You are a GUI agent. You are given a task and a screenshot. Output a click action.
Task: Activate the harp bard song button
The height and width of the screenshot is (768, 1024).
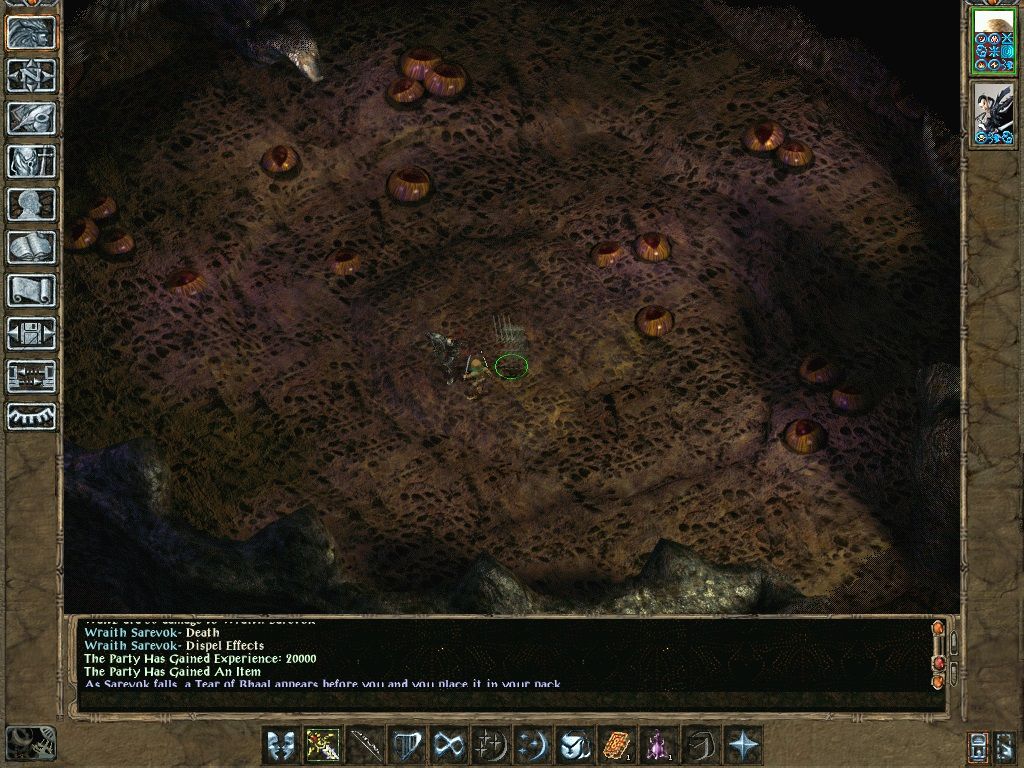[x=407, y=745]
